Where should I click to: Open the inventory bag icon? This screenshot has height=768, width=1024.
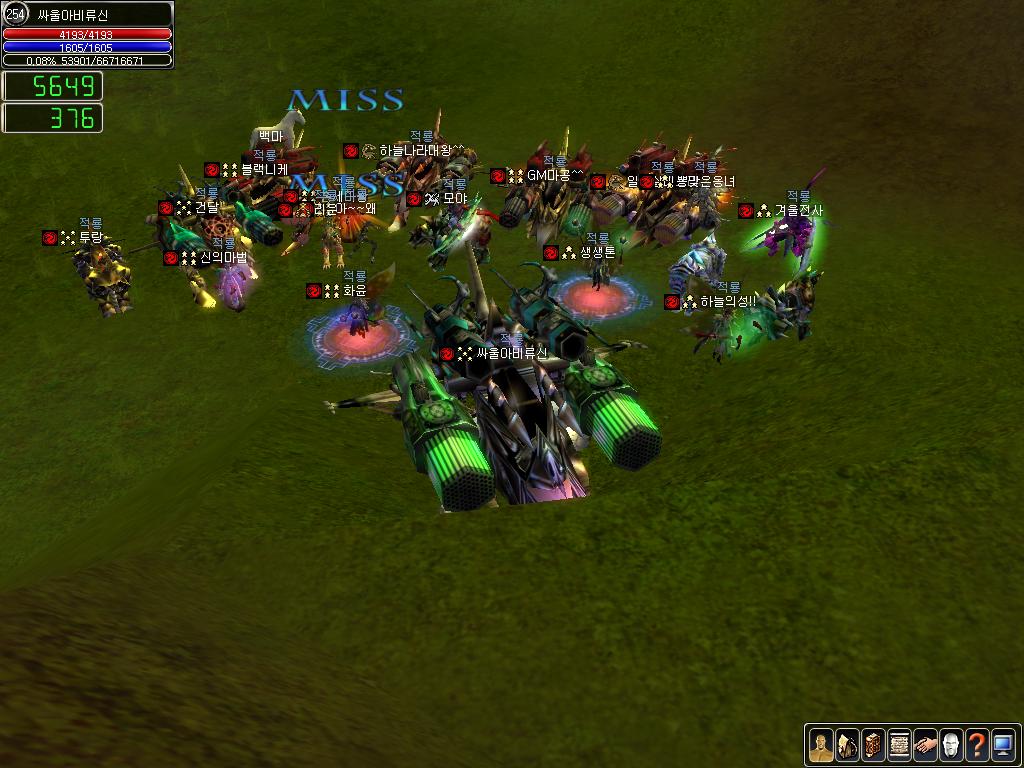pos(847,745)
